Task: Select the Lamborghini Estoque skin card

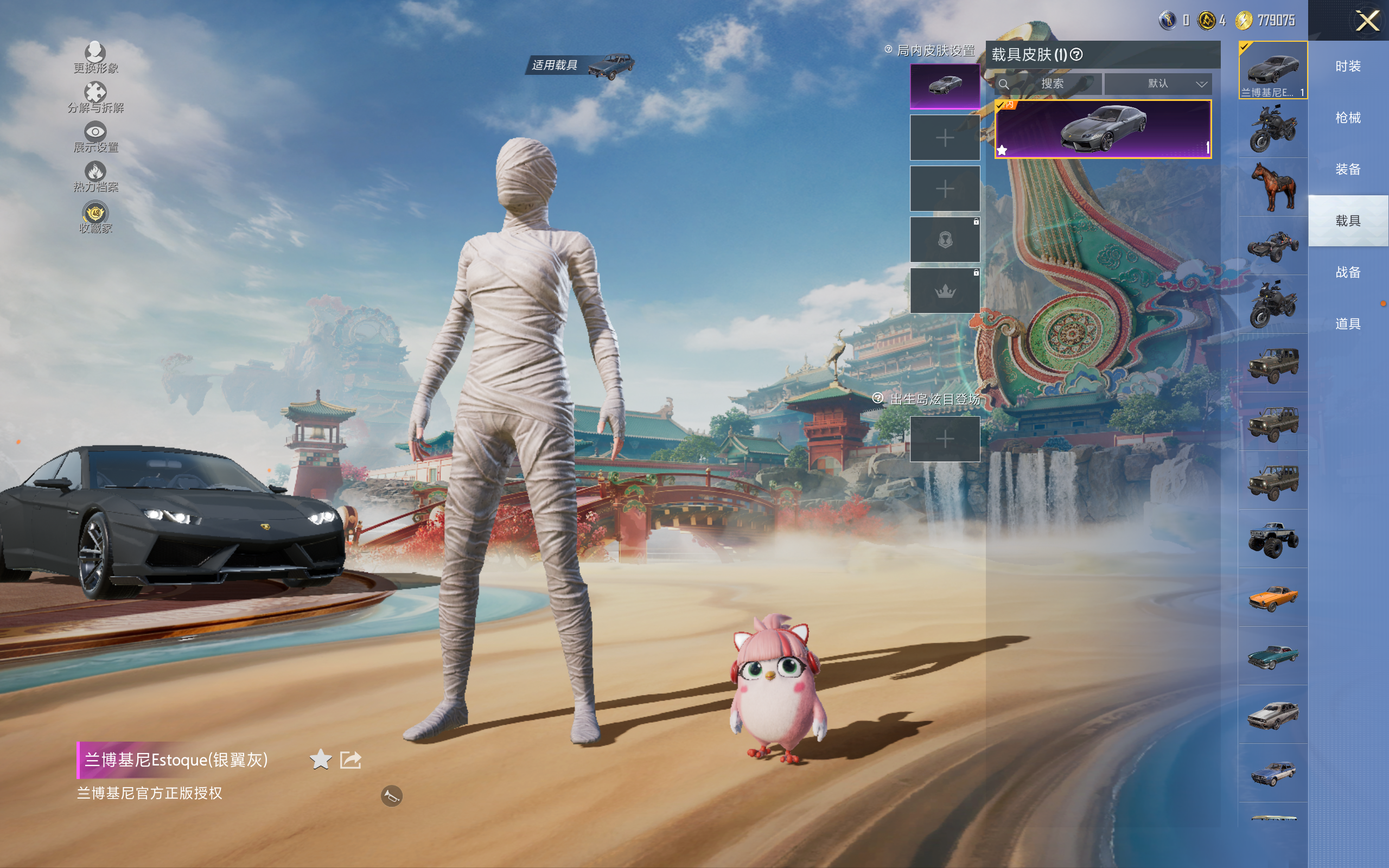Action: click(1103, 129)
